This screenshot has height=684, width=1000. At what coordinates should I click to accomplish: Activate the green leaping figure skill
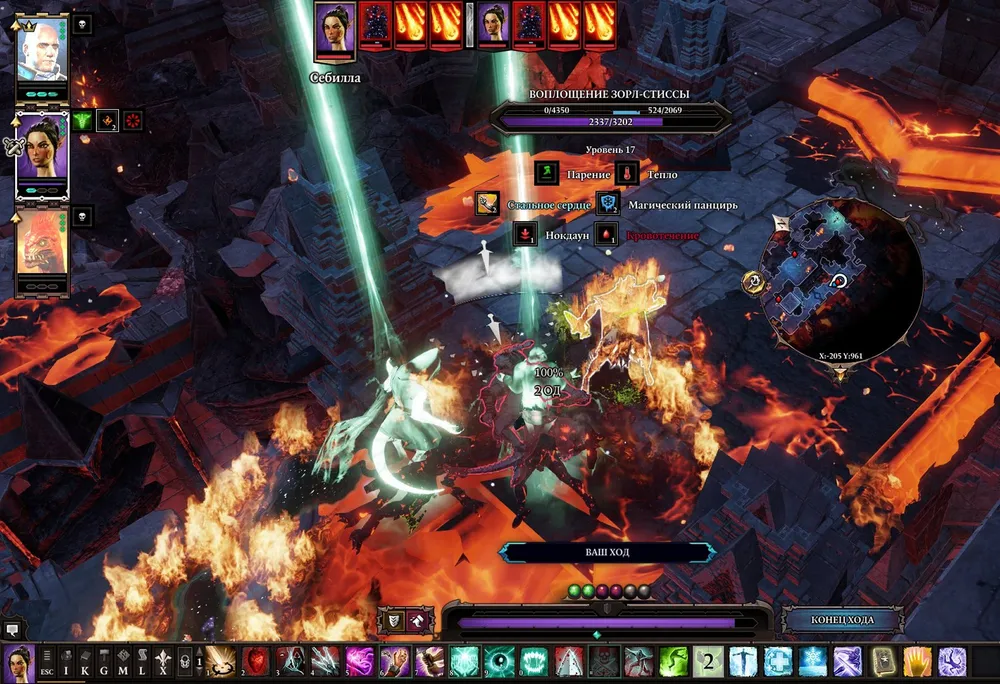tap(673, 661)
